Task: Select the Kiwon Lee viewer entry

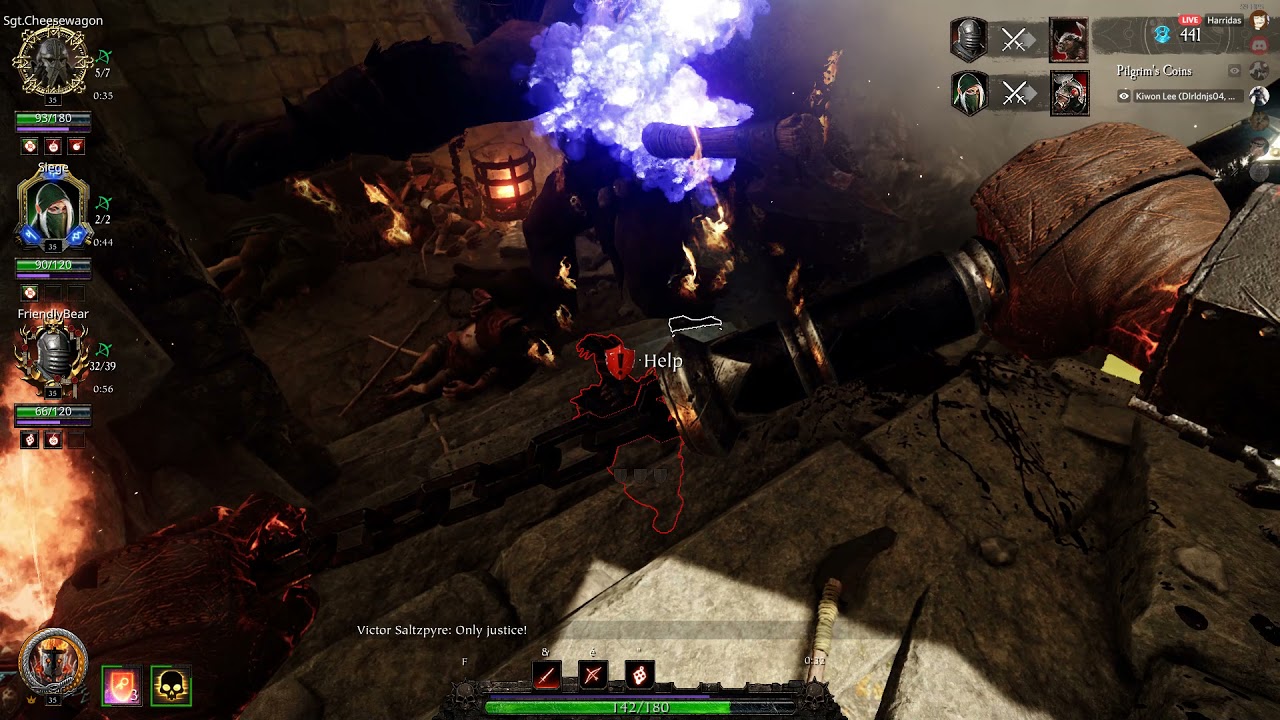Action: click(x=1183, y=96)
